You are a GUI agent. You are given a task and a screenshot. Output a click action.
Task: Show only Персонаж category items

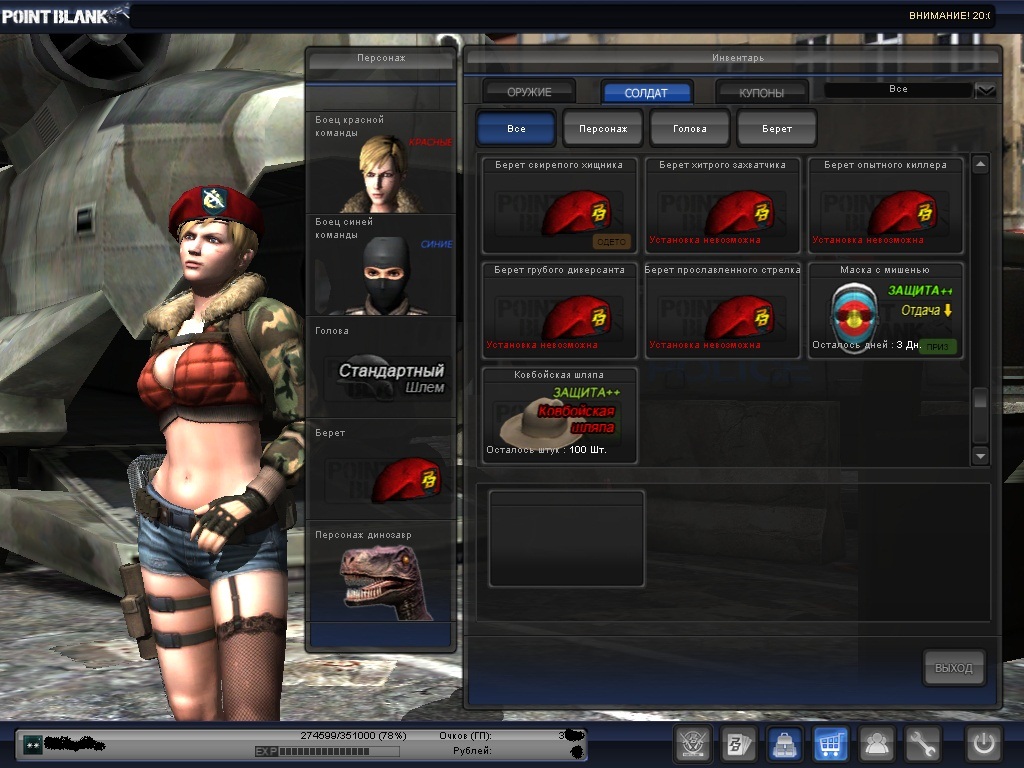pyautogui.click(x=603, y=129)
